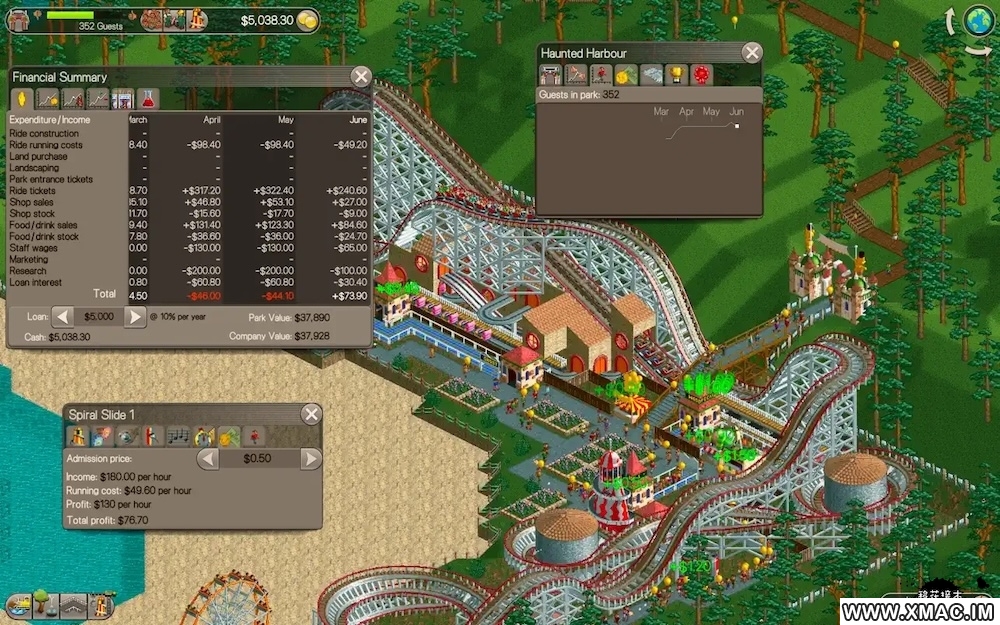Increase the loan amount

click(135, 317)
